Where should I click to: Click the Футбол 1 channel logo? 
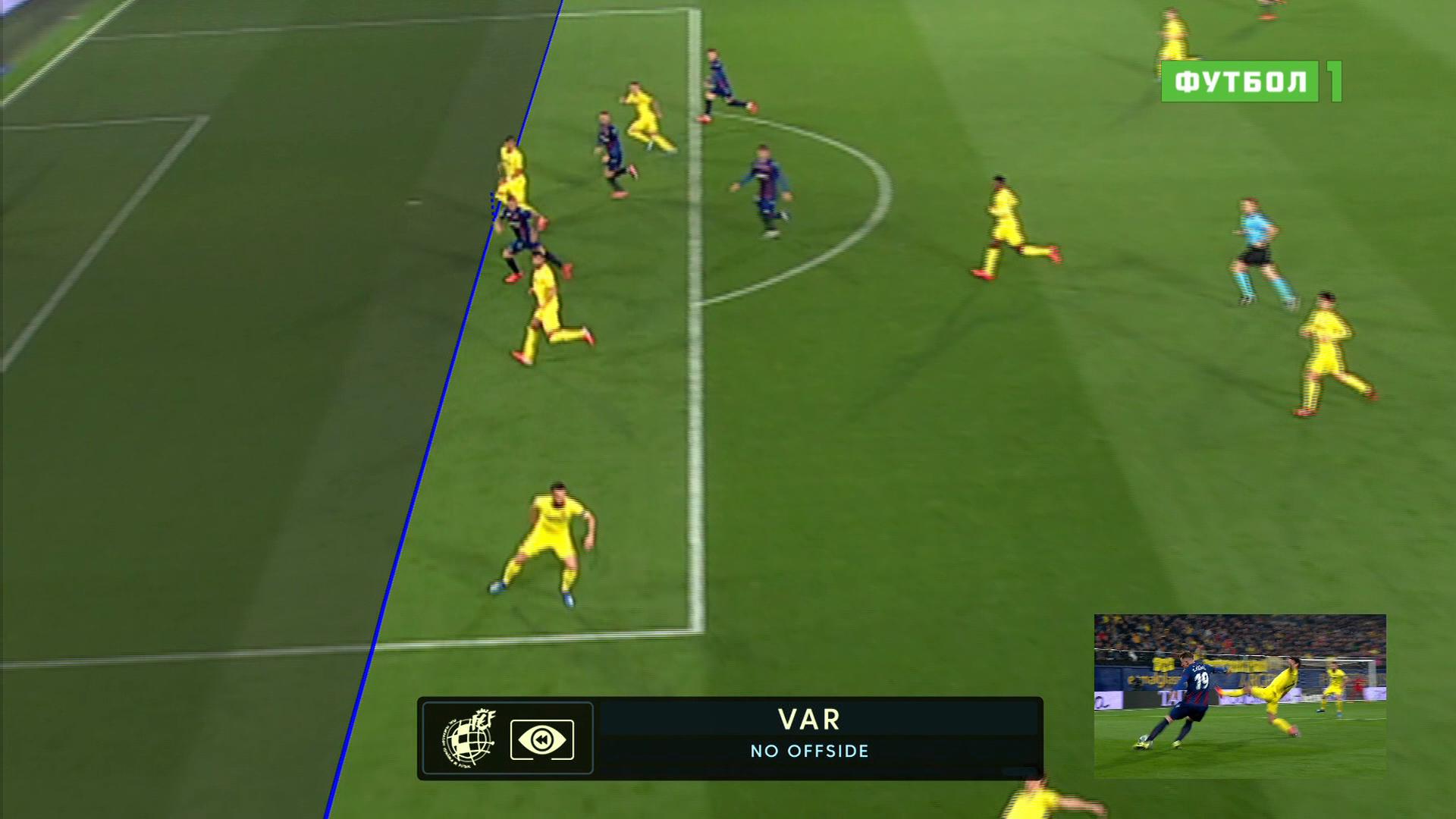pyautogui.click(x=1250, y=81)
